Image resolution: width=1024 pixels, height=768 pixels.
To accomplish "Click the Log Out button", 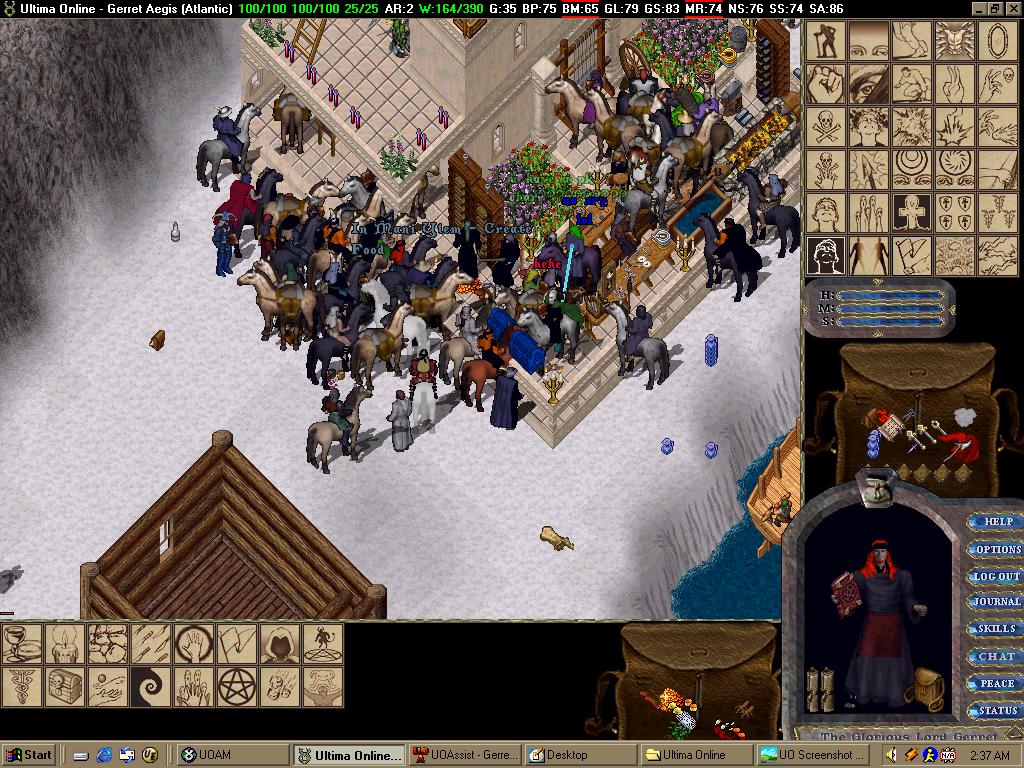I will pos(996,576).
